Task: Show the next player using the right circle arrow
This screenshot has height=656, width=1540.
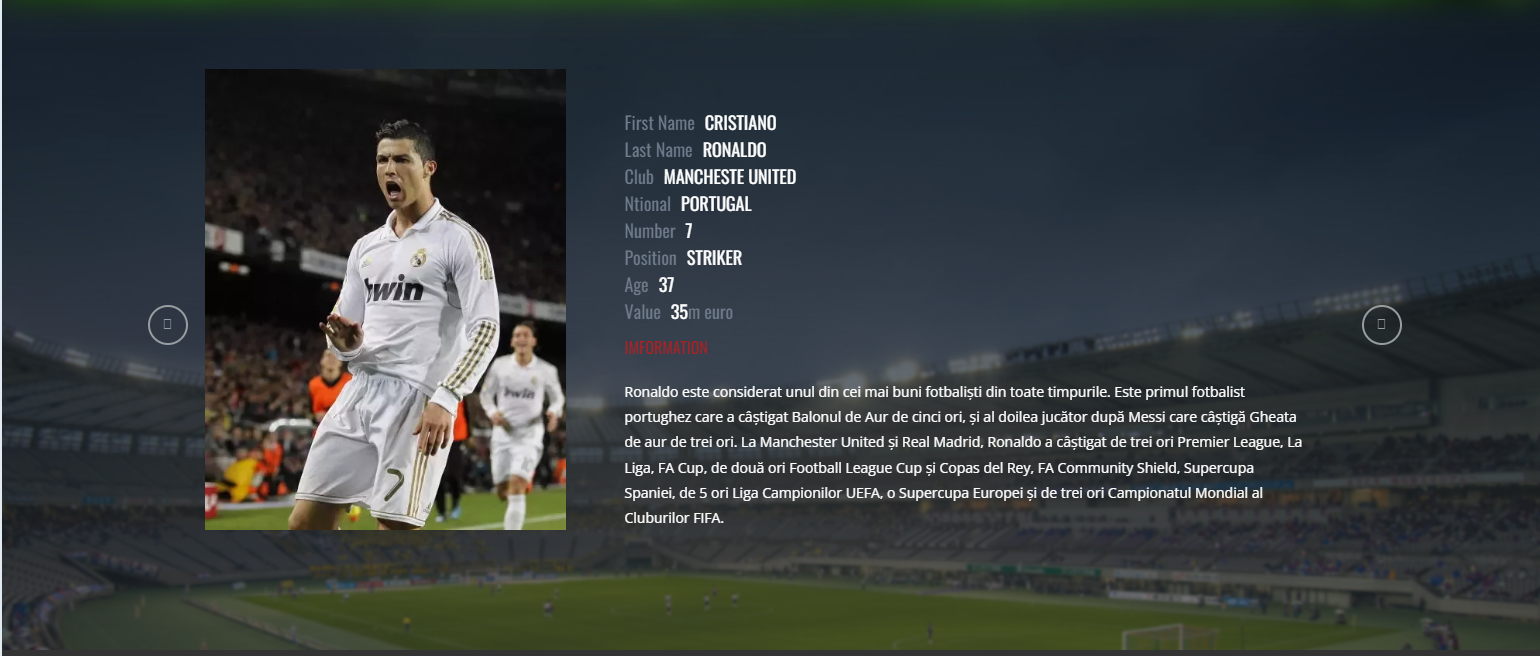Action: (x=1381, y=325)
